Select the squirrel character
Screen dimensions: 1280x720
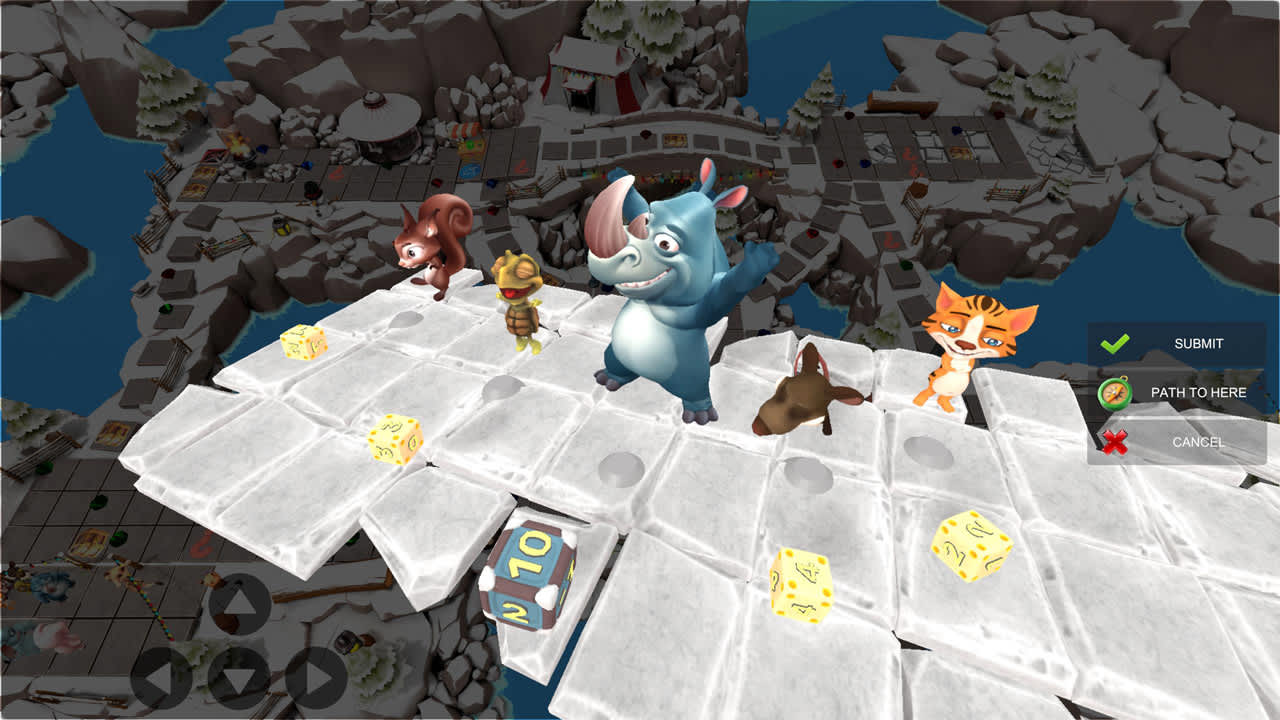click(x=430, y=250)
